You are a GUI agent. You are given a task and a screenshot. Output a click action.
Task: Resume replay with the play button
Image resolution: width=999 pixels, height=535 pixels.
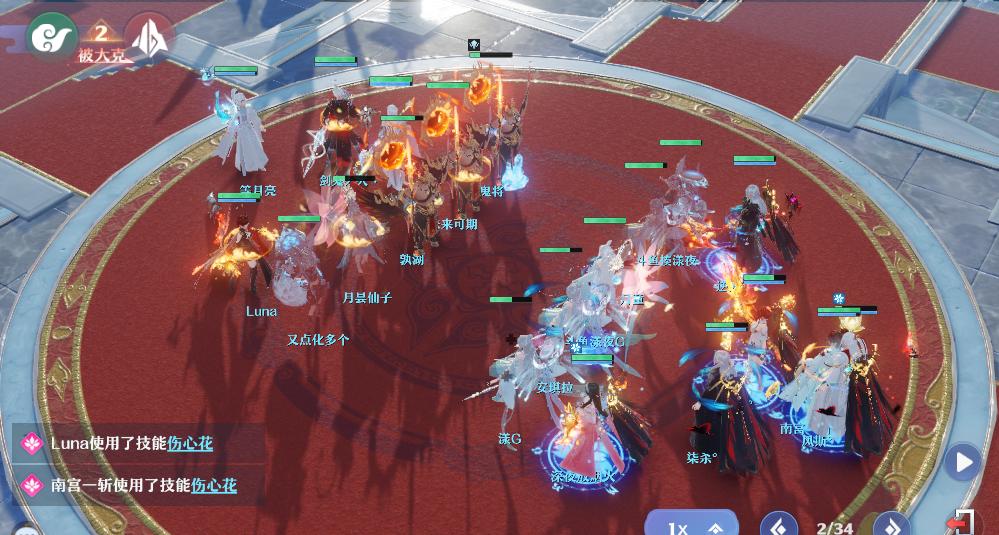click(963, 462)
